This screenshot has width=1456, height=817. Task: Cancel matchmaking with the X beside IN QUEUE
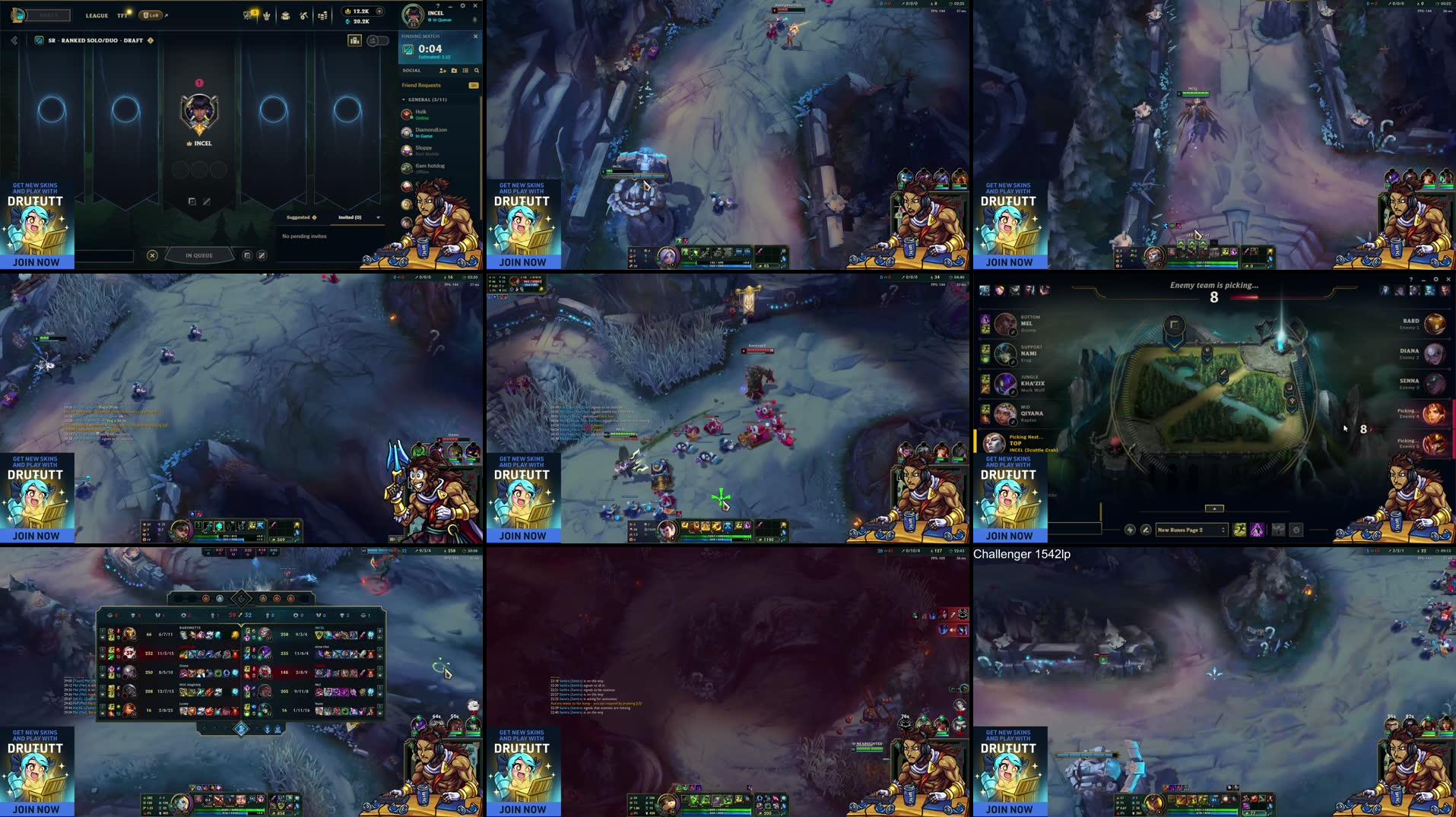154,255
